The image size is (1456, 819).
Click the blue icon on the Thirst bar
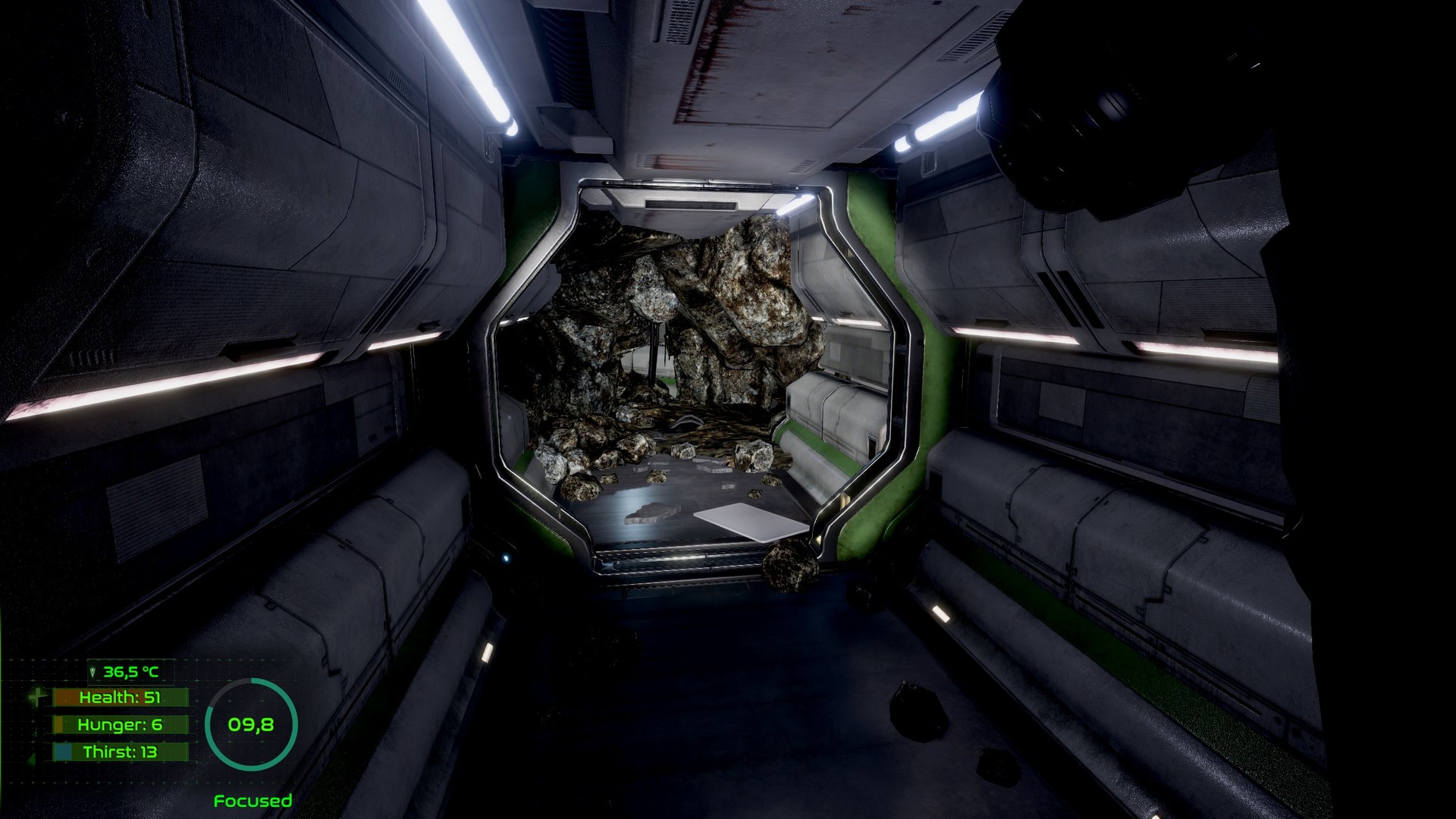(63, 752)
